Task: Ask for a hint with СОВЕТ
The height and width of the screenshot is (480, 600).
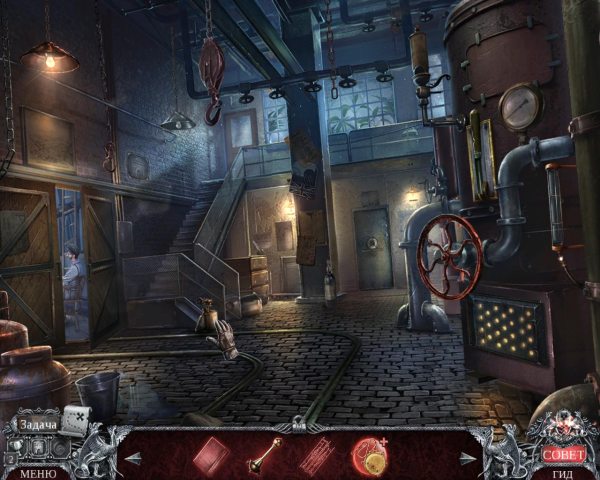Action: [562, 453]
